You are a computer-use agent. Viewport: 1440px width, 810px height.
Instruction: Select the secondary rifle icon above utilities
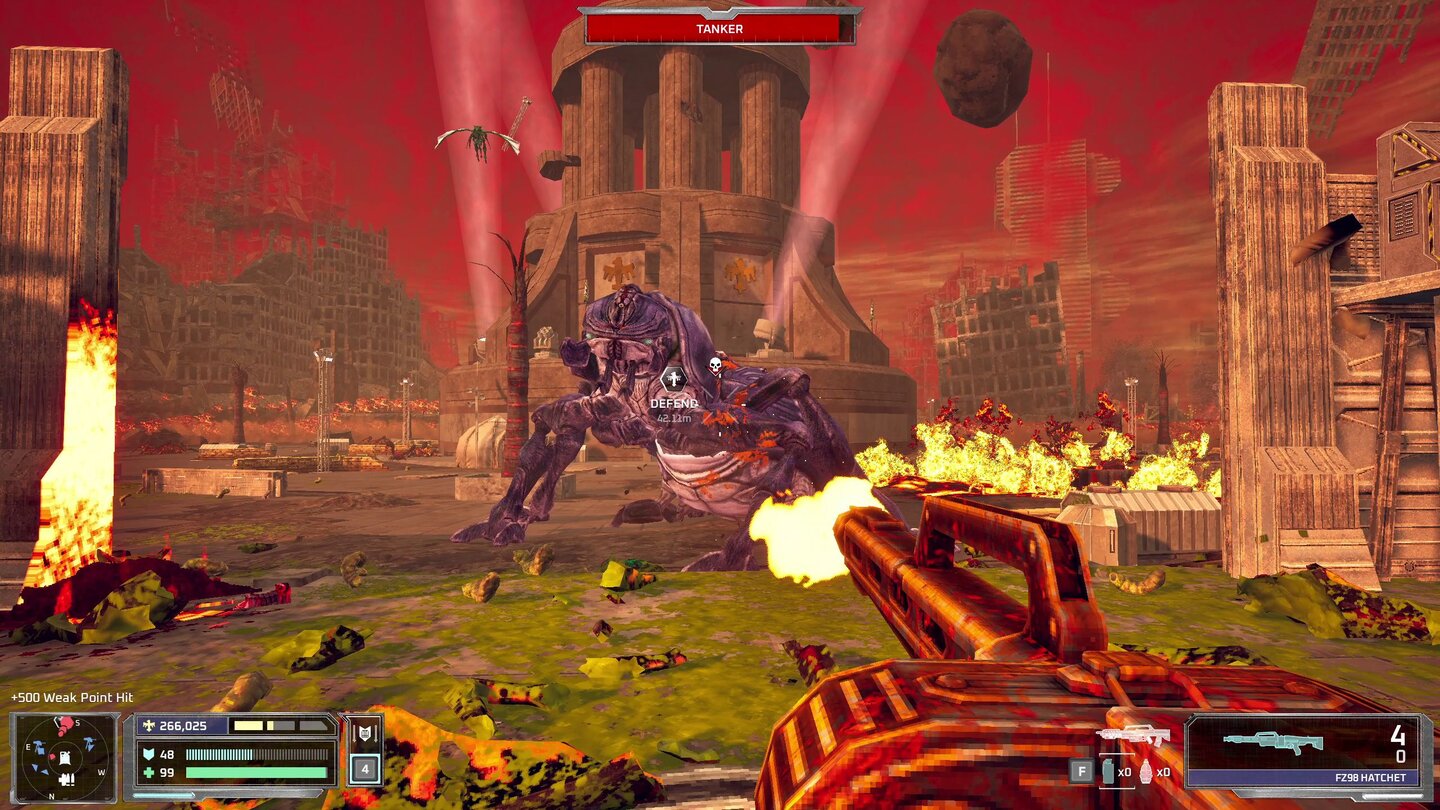[1132, 735]
